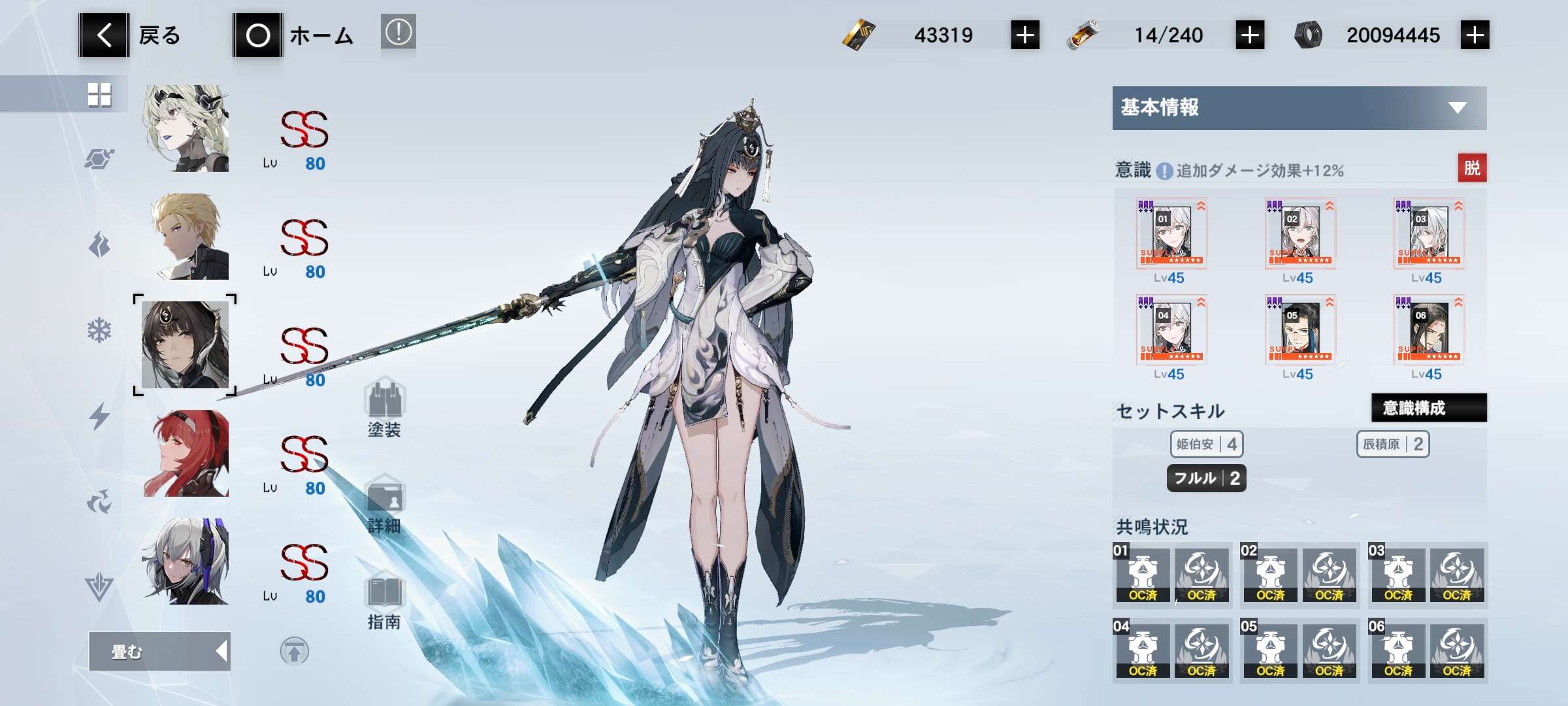Select the silver-haired character with purple headgear

tap(186, 562)
